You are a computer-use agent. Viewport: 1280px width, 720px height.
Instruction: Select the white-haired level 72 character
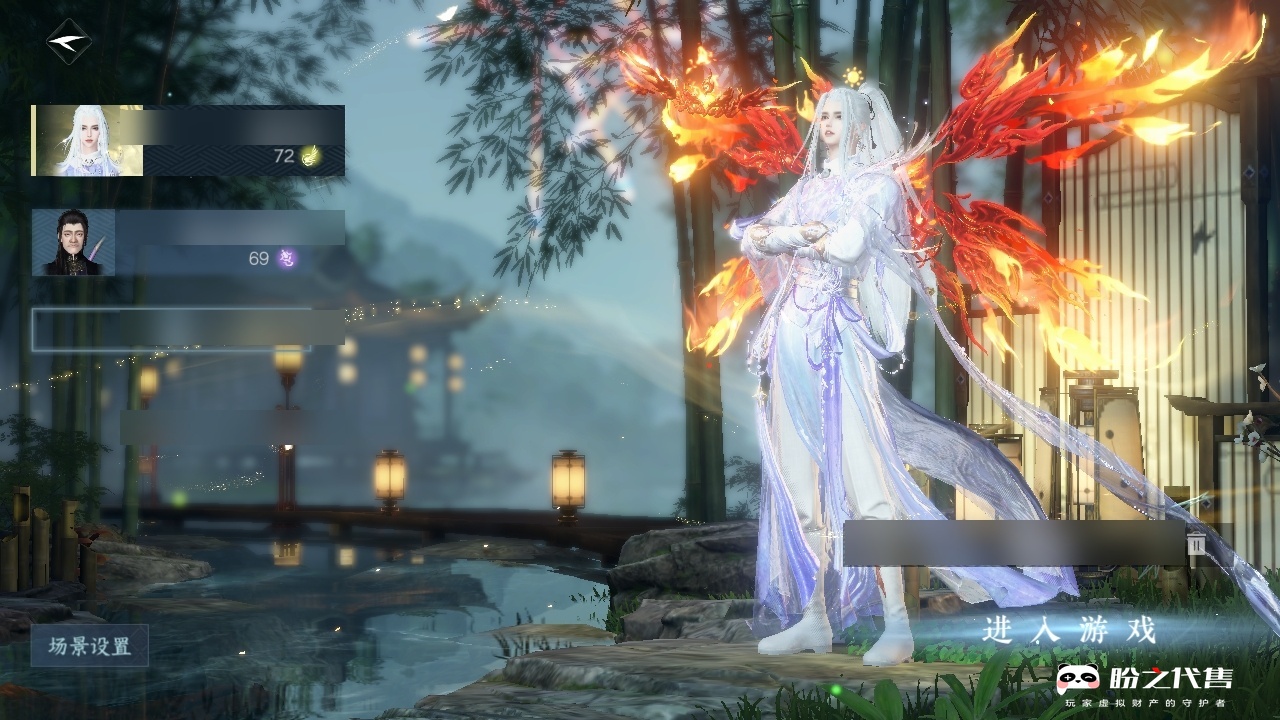[188, 141]
